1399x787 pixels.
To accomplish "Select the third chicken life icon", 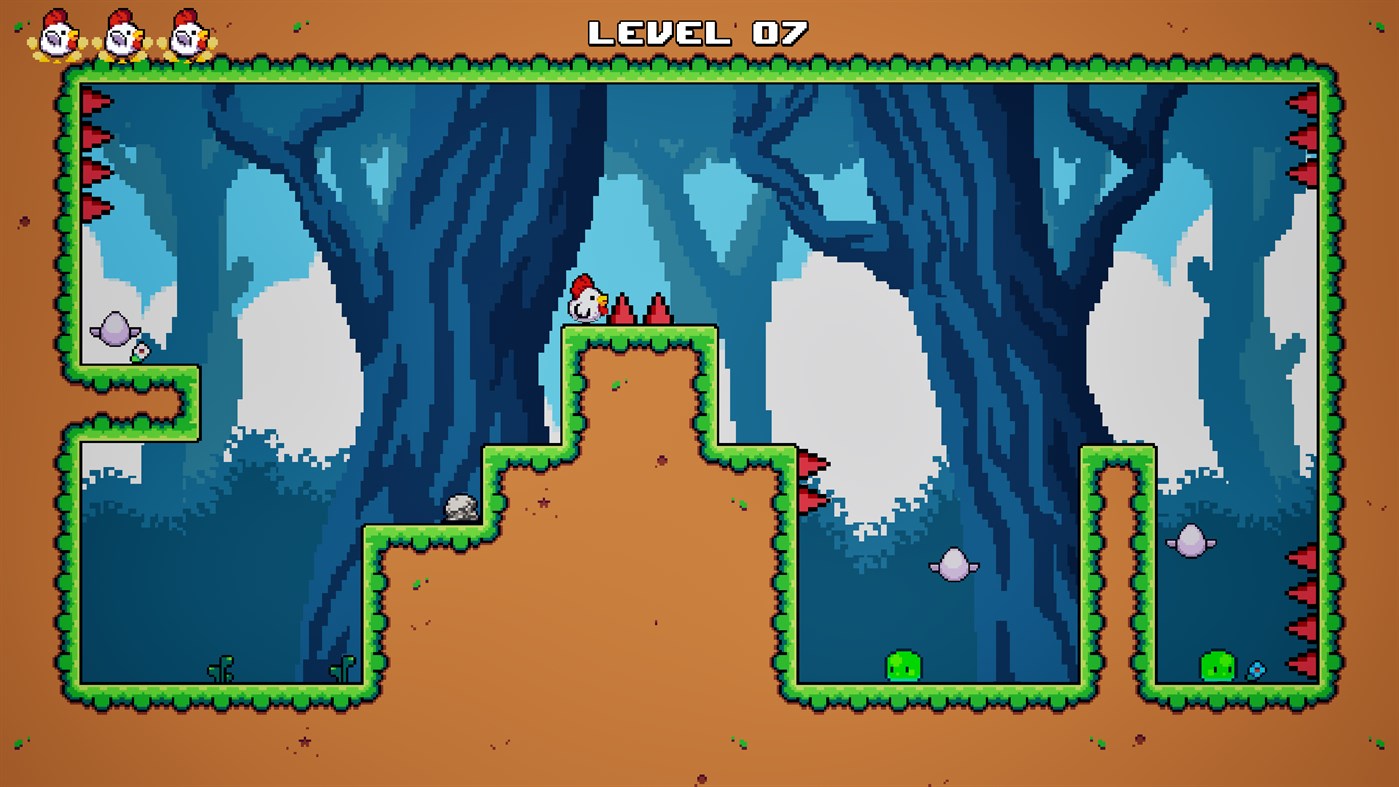I will point(185,35).
